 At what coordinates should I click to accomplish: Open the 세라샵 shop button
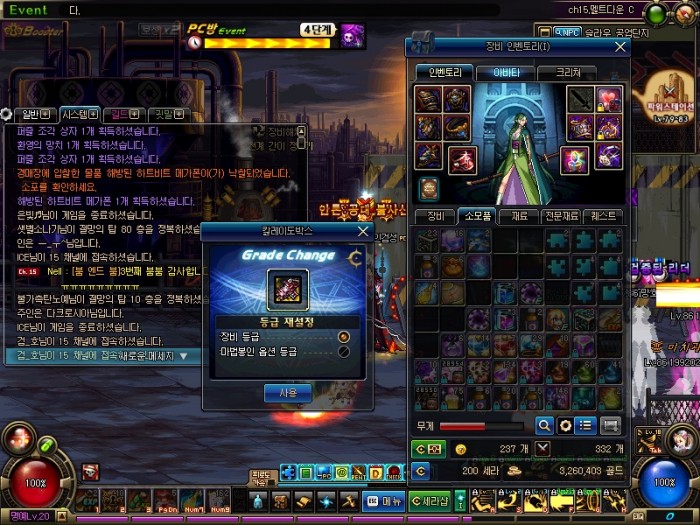[430, 500]
